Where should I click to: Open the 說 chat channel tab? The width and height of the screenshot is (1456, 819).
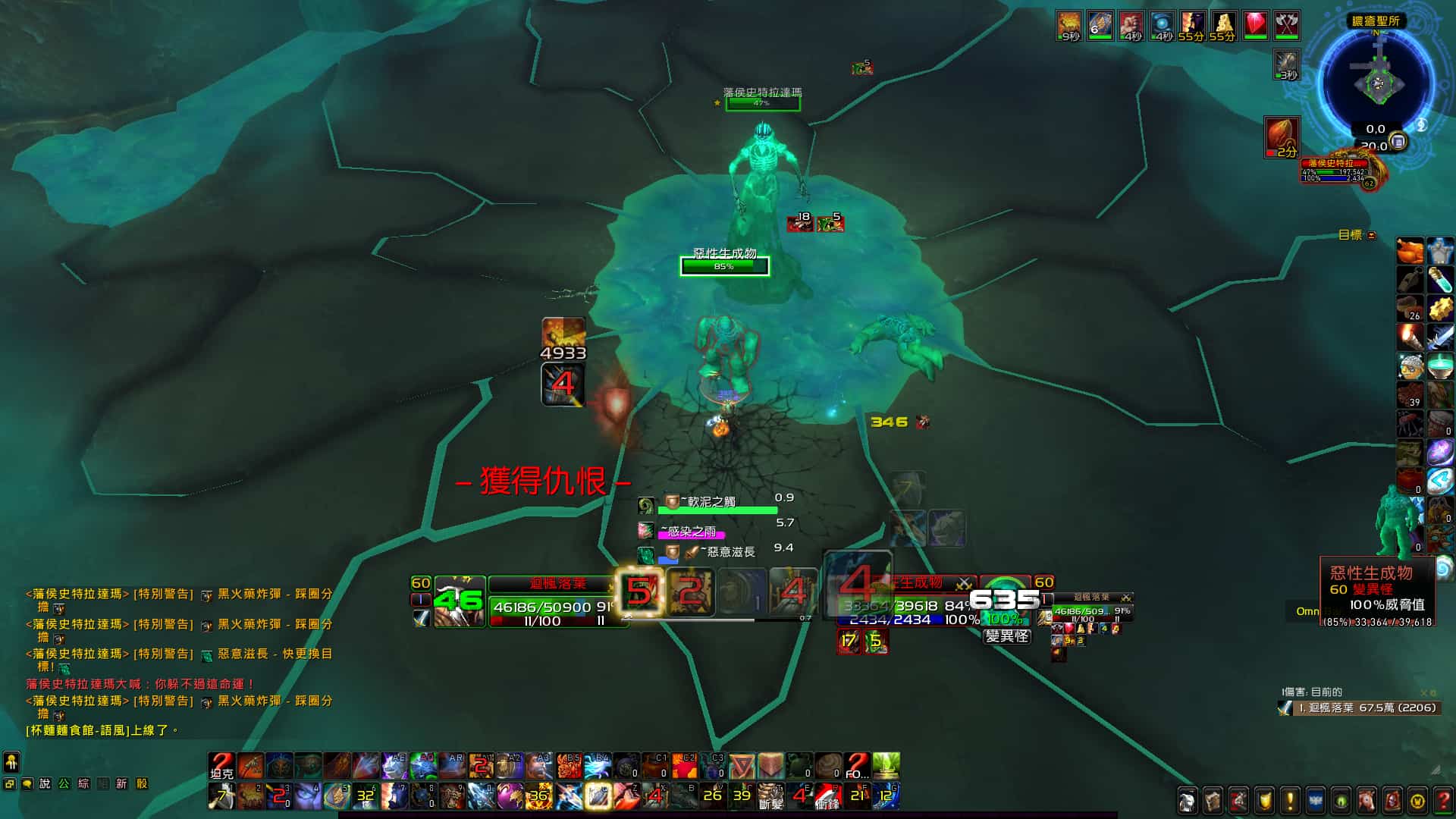[x=45, y=783]
